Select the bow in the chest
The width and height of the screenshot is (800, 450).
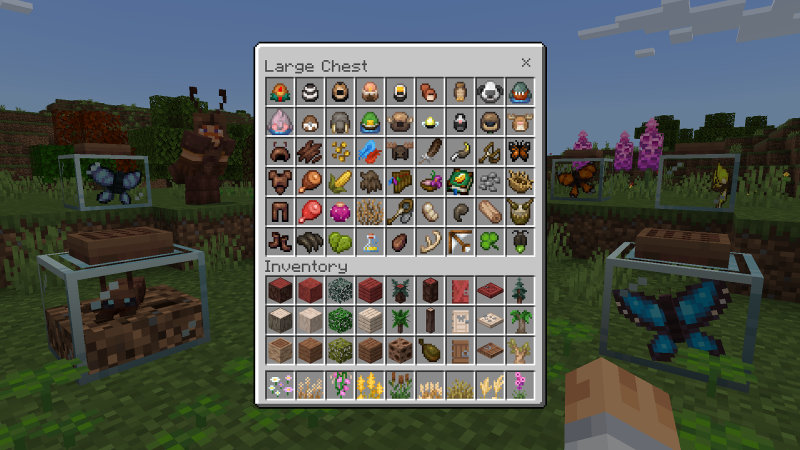click(460, 243)
